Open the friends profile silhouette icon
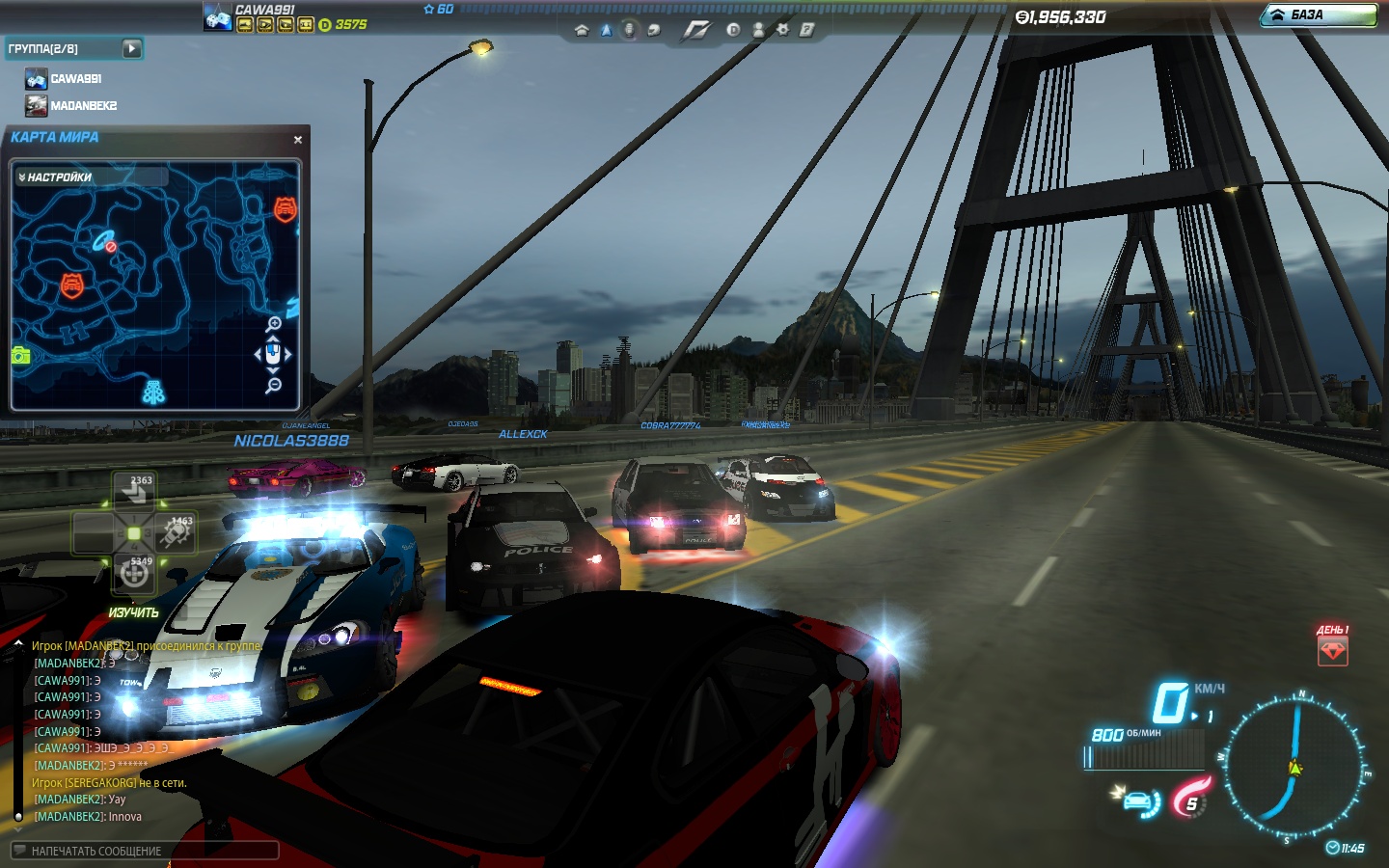Image resolution: width=1389 pixels, height=868 pixels. click(x=758, y=30)
